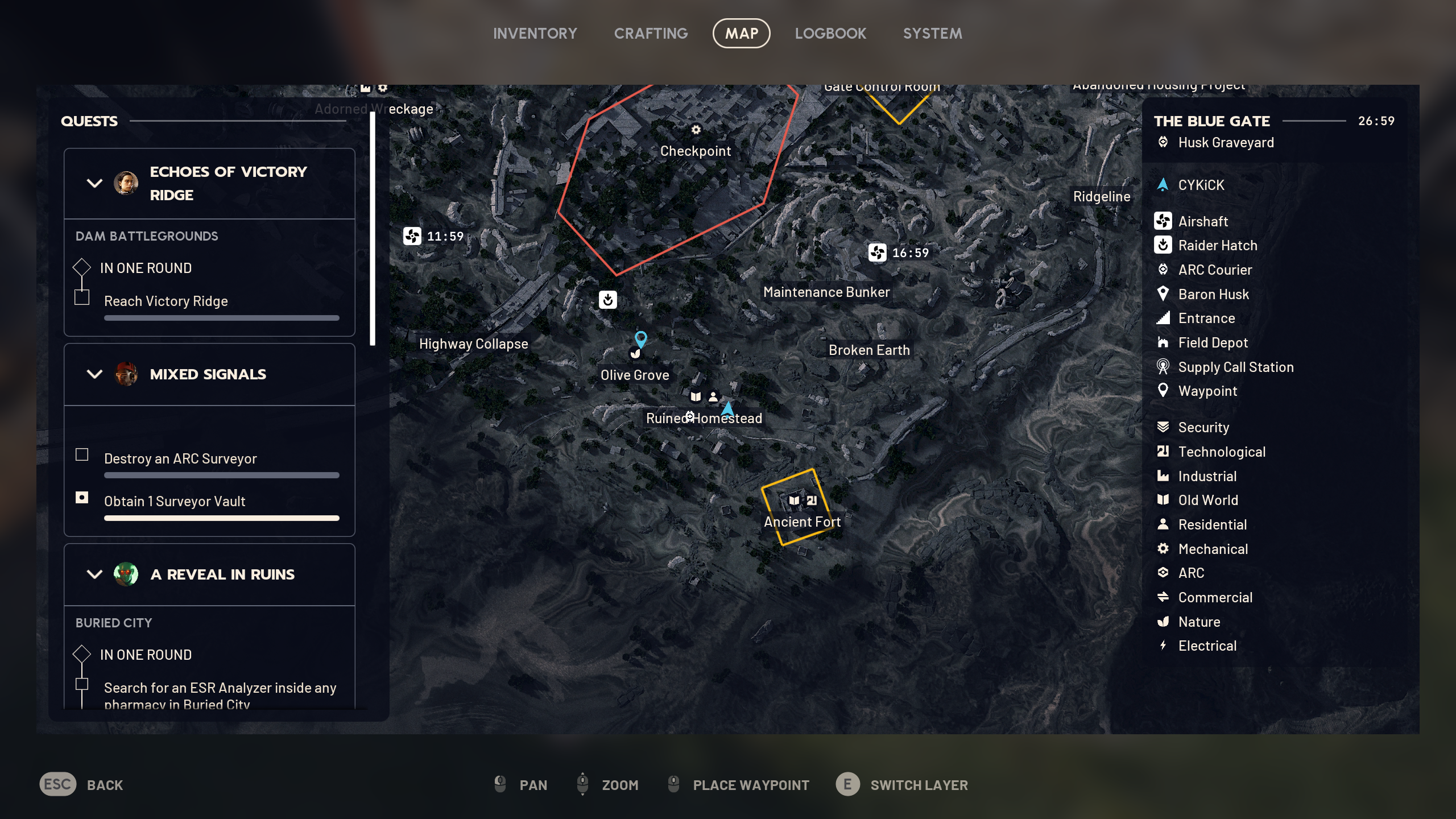This screenshot has height=819, width=1456.
Task: Click the Raider Hatch icon in the legend
Action: pyautogui.click(x=1164, y=245)
